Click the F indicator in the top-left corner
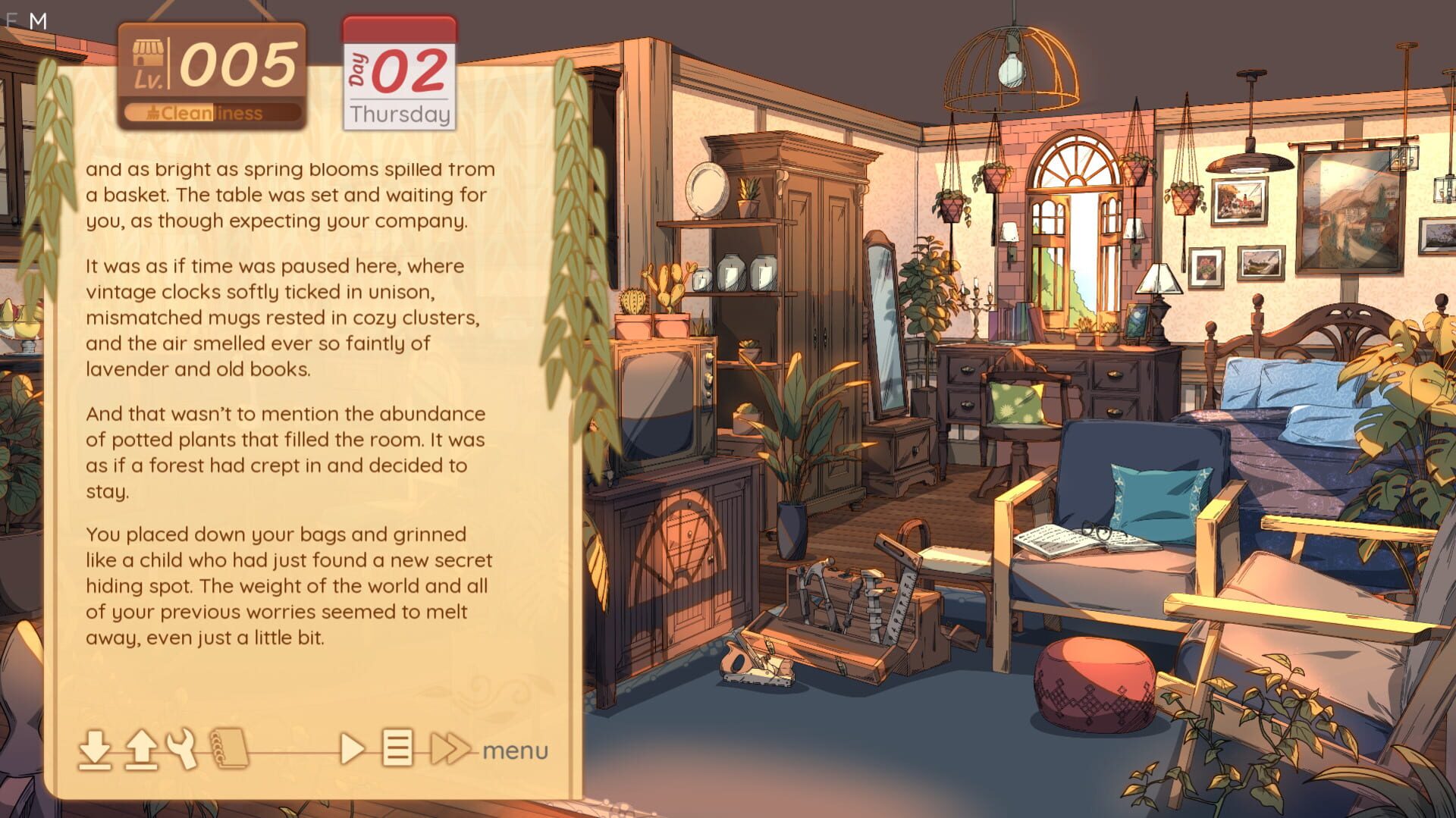 point(12,20)
